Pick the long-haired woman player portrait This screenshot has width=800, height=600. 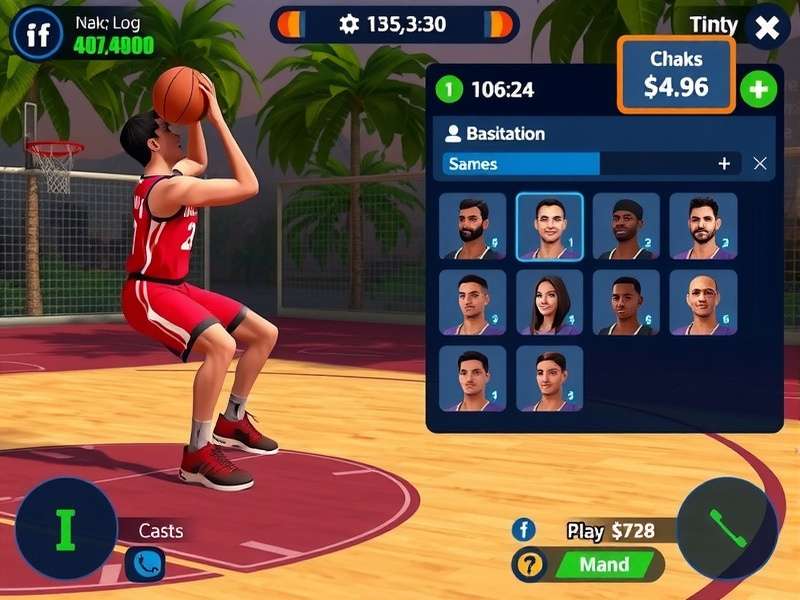click(549, 302)
